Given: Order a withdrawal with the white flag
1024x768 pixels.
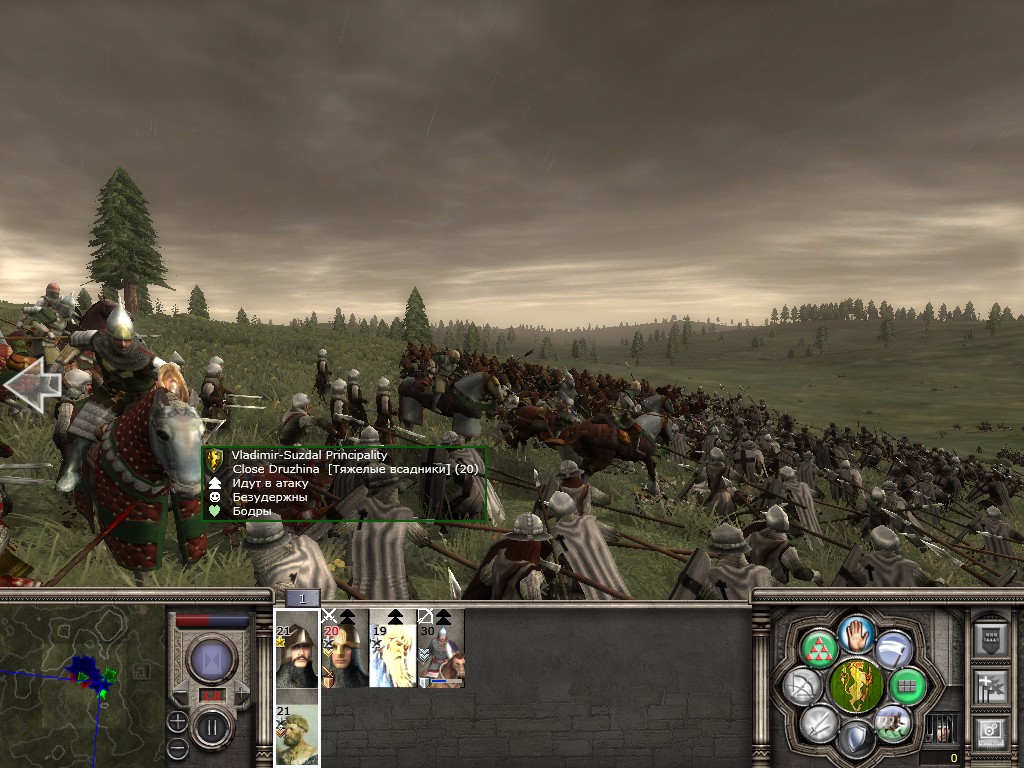Looking at the screenshot, I should point(893,649).
